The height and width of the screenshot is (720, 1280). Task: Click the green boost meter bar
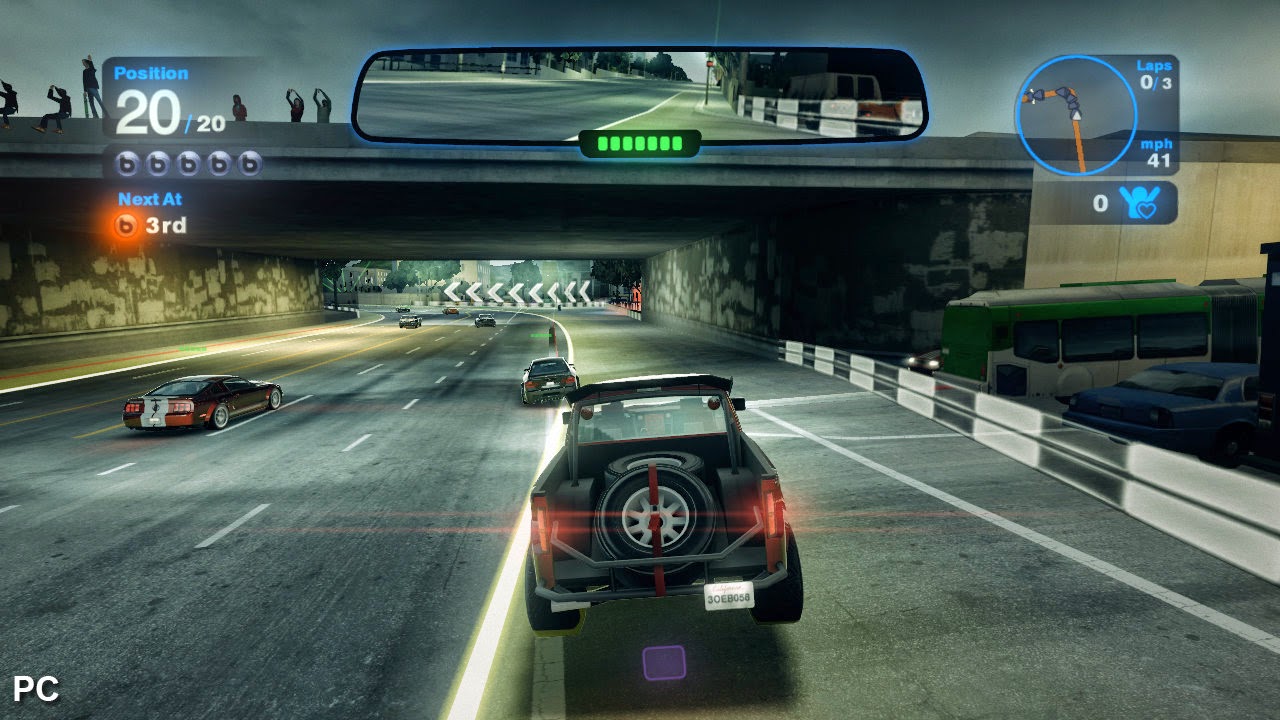638,144
